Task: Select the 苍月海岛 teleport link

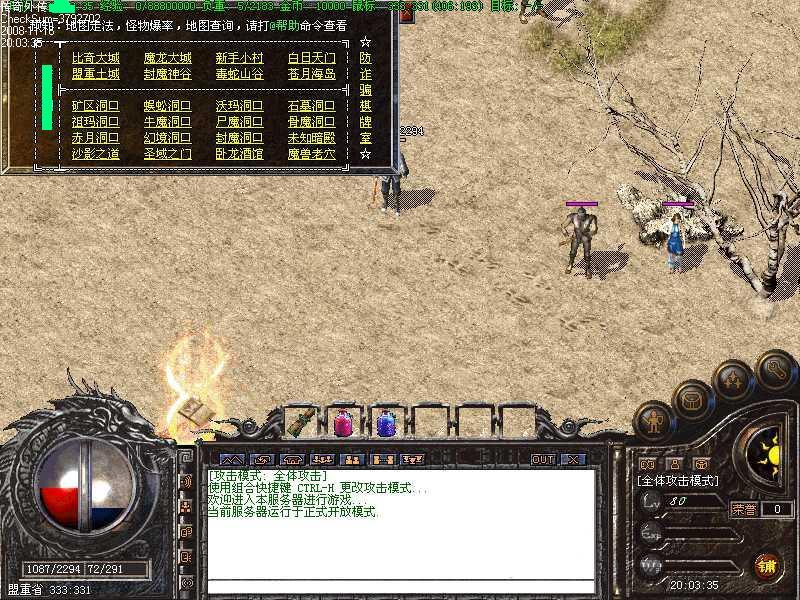Action: pos(311,74)
